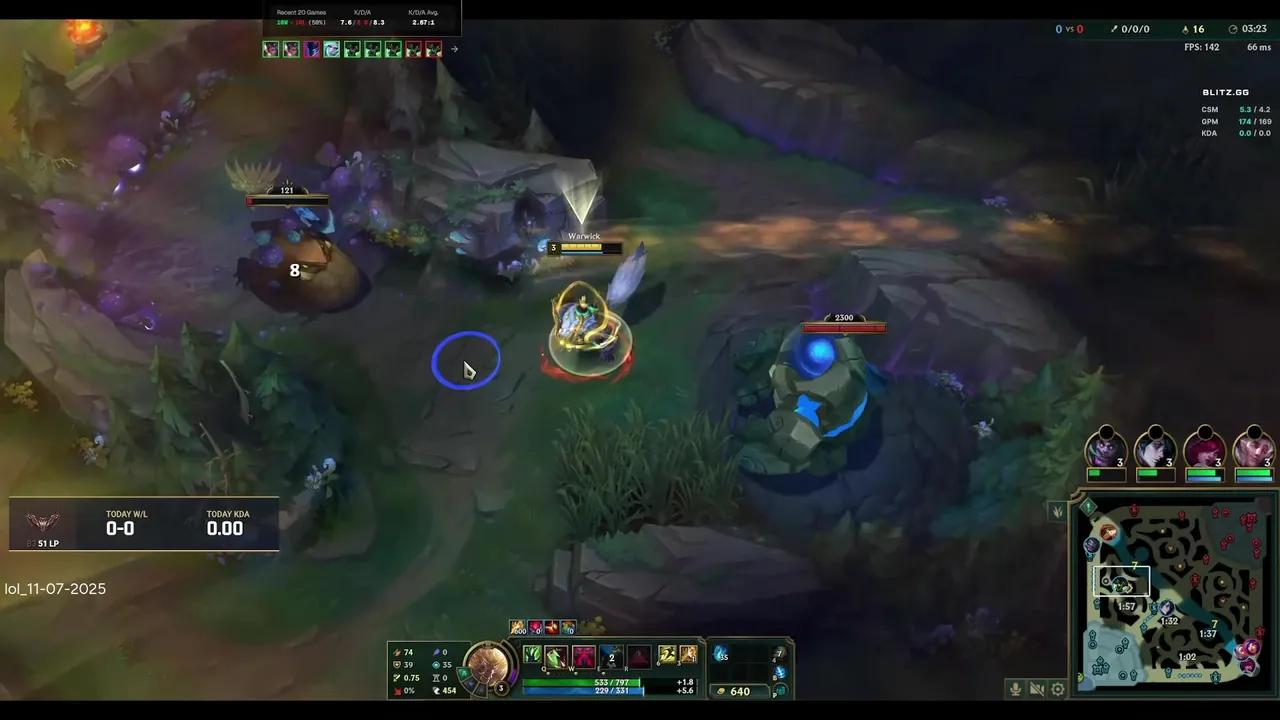The width and height of the screenshot is (1280, 720).
Task: Click the topmost ally portrait above the minimap
Action: 1105,450
